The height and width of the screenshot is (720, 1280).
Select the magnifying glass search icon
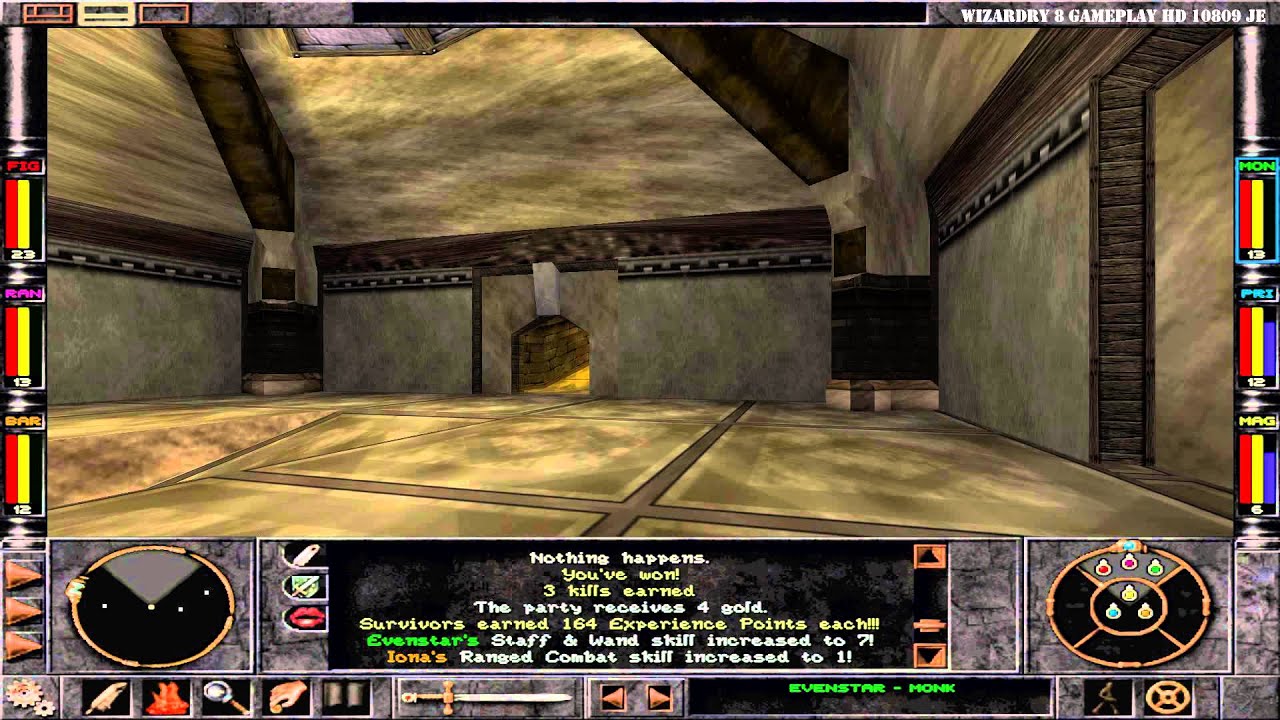click(x=226, y=698)
